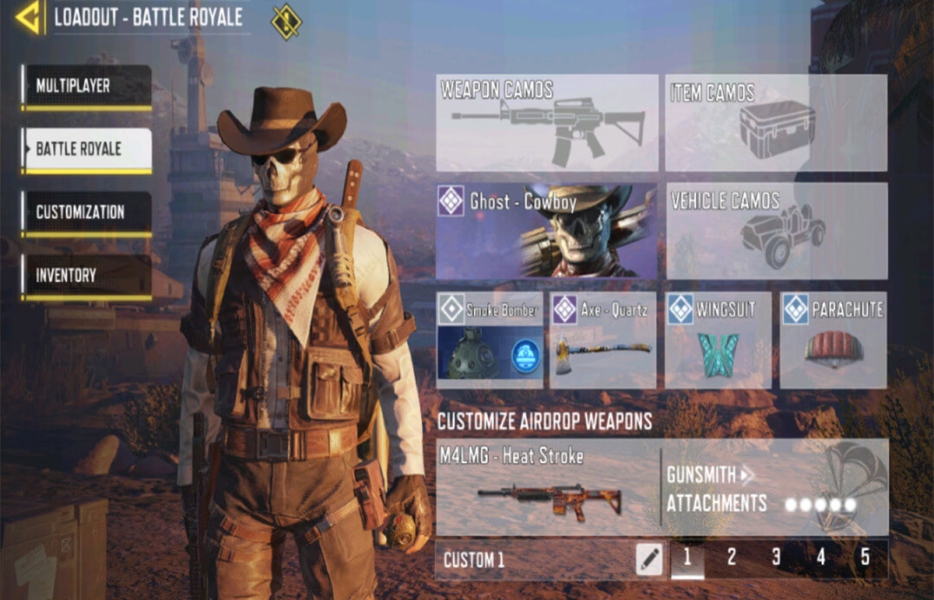Open the Customization tab
Screen dimensions: 934x600
pos(86,213)
